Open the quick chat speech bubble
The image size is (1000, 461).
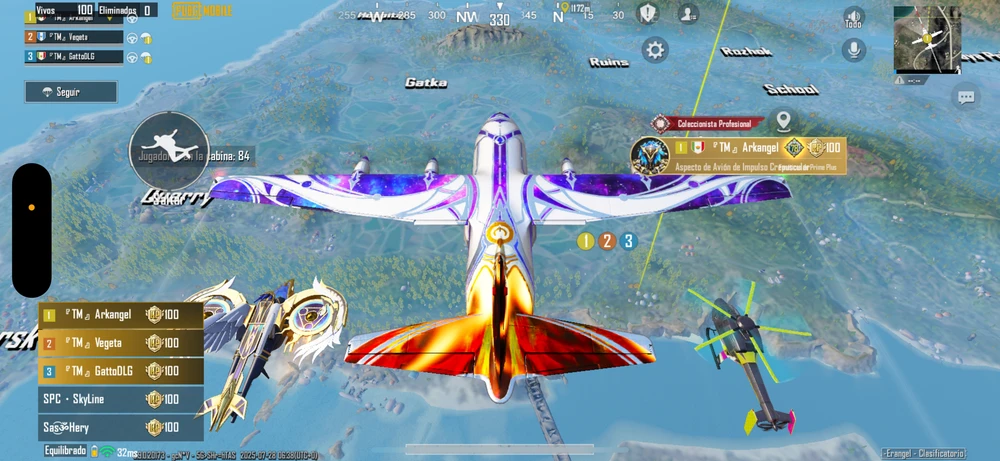point(966,97)
